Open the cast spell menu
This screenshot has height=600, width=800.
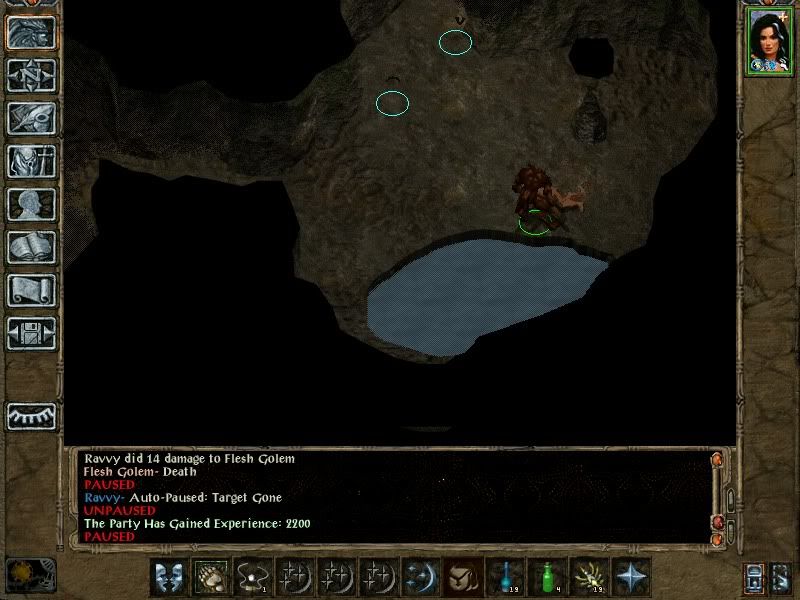420,576
